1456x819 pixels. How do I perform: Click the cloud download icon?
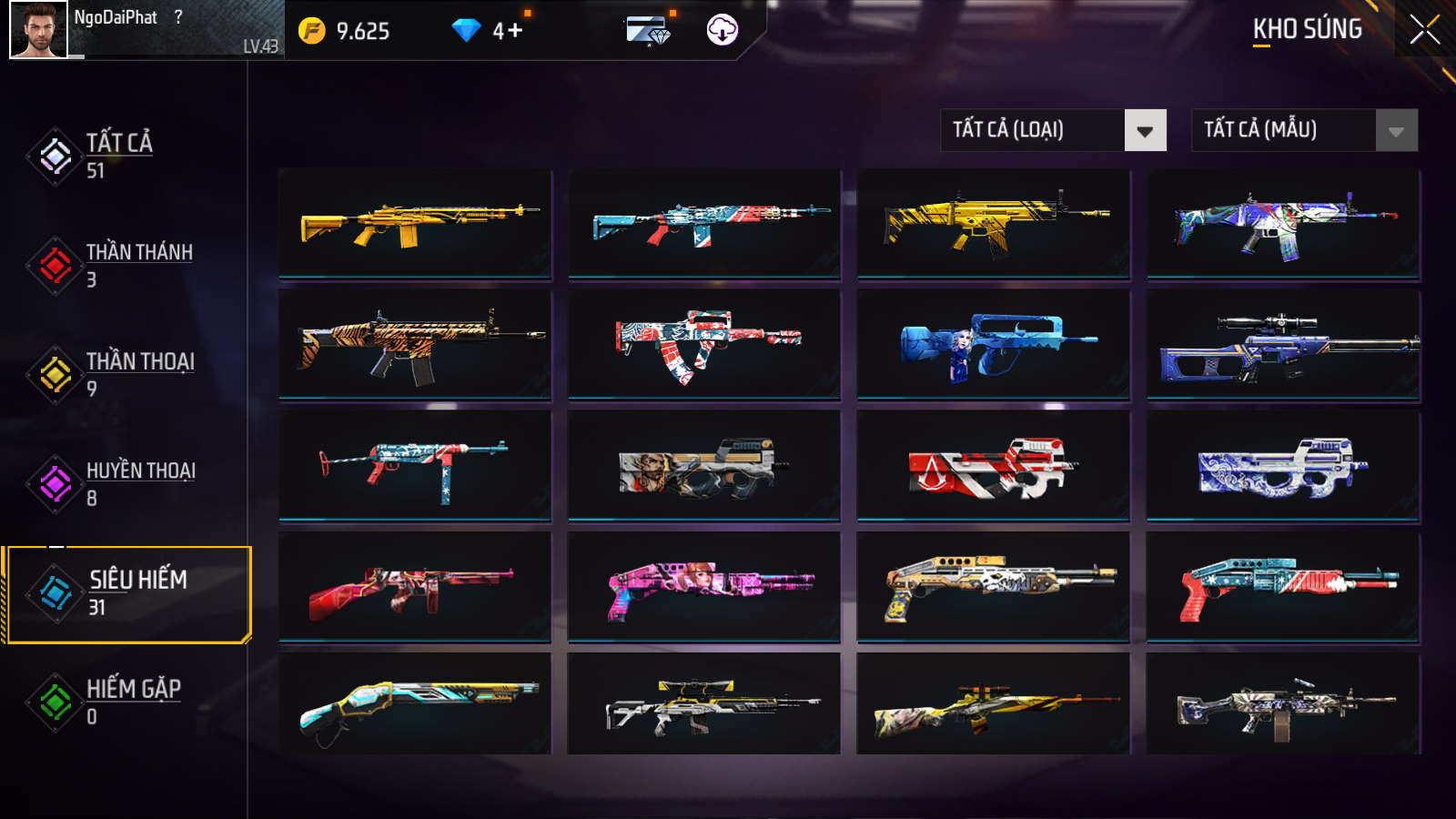click(x=722, y=30)
